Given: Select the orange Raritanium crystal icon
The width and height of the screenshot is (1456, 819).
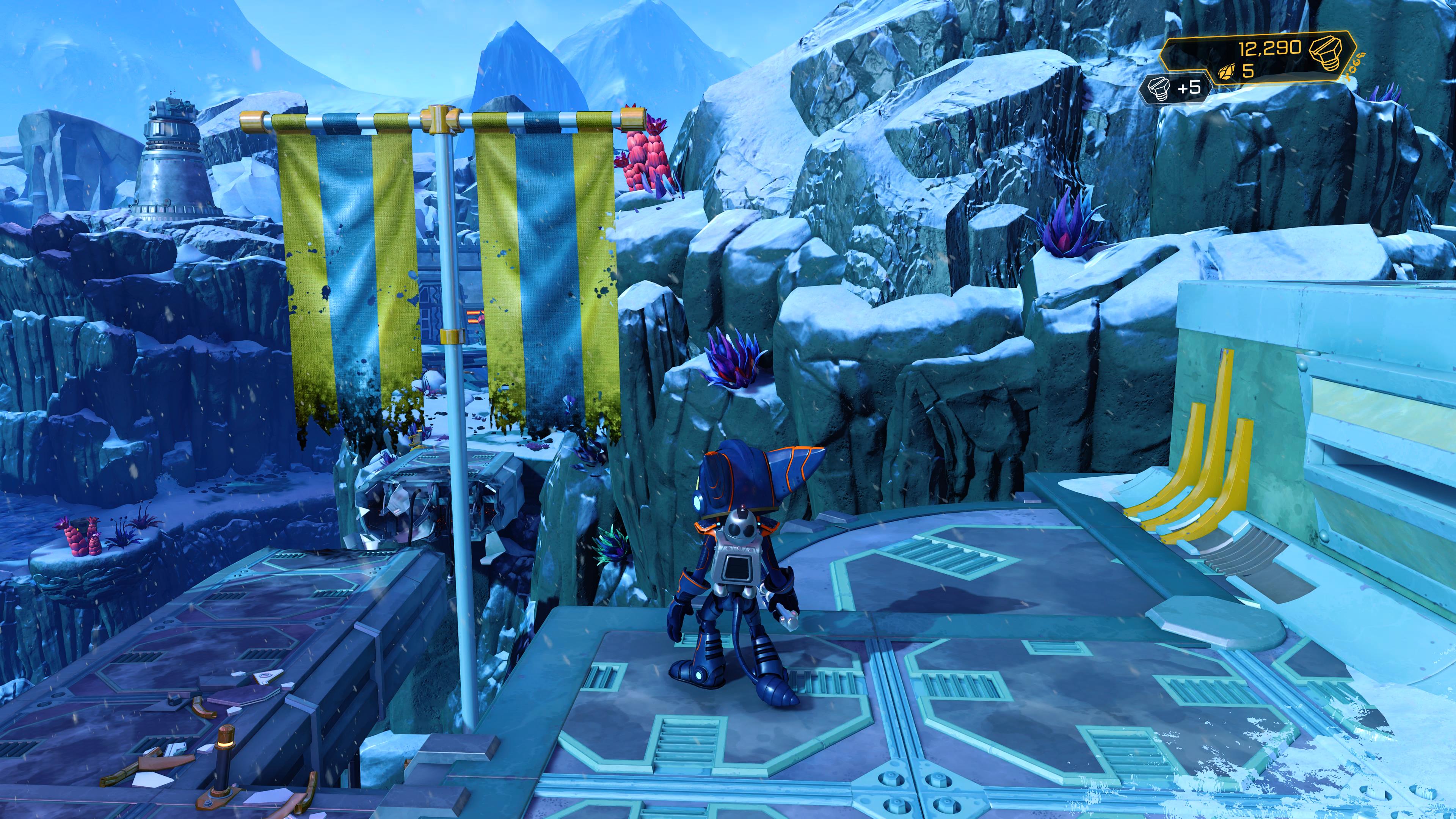Looking at the screenshot, I should 1227,72.
